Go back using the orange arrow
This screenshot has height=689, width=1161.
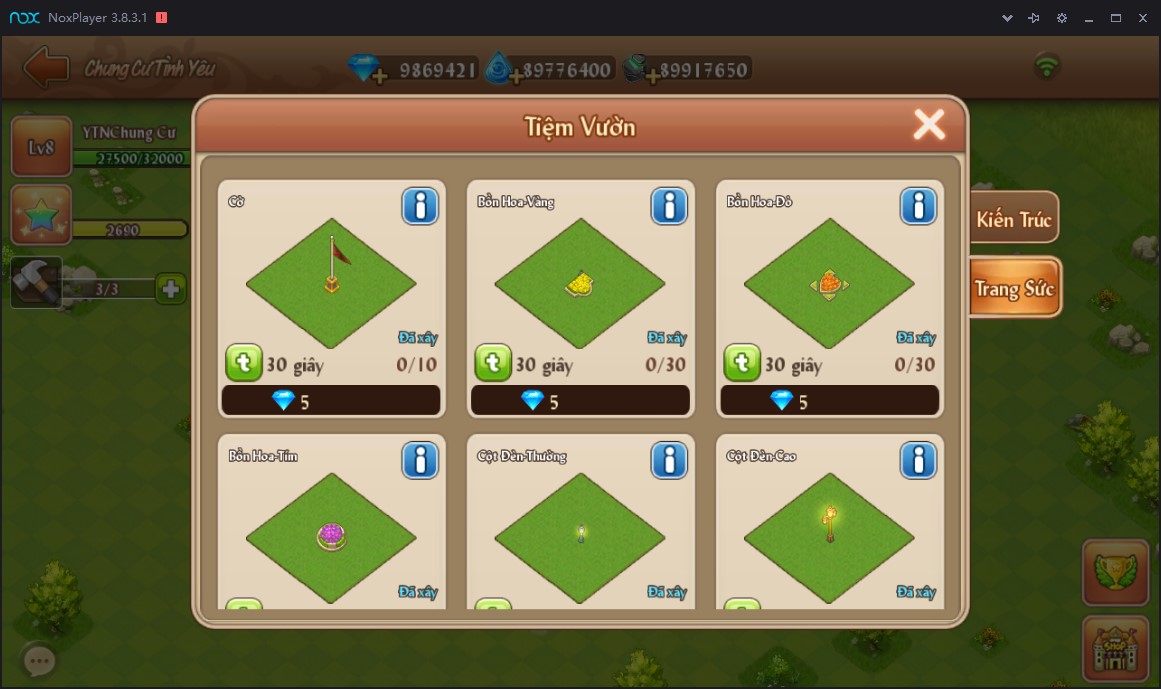[x=46, y=68]
